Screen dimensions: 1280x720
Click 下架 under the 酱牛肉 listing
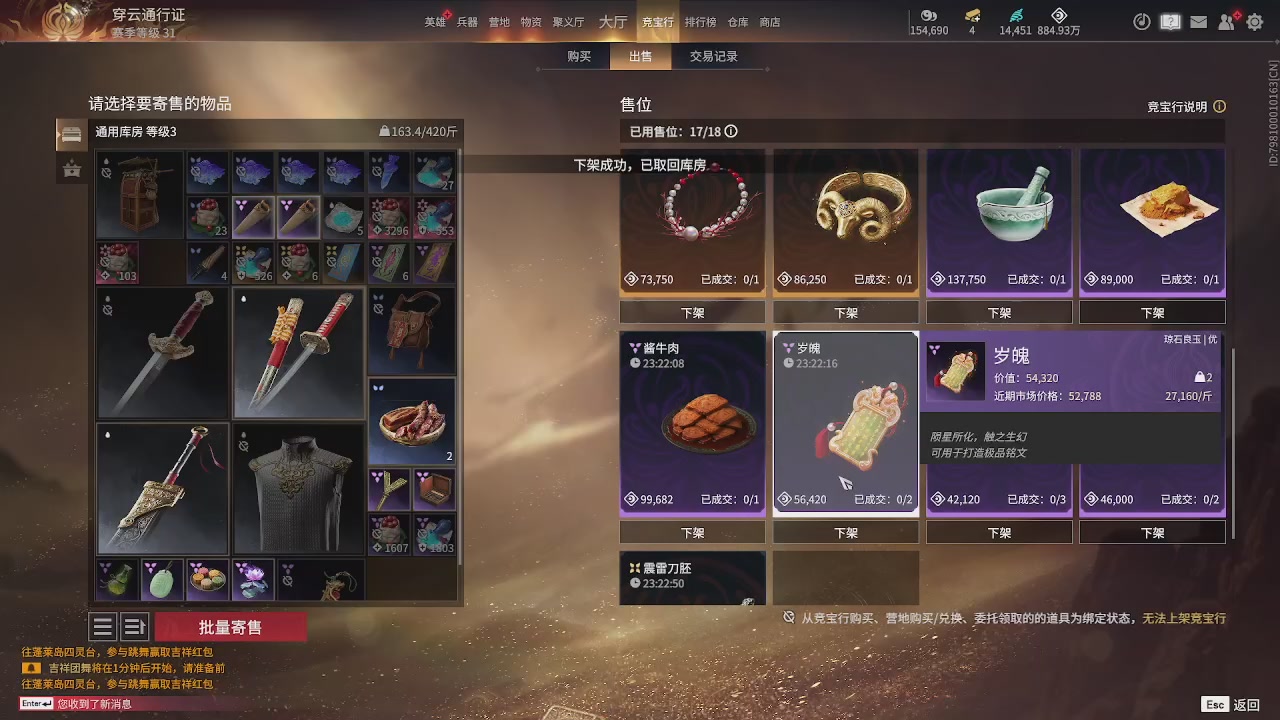point(692,532)
